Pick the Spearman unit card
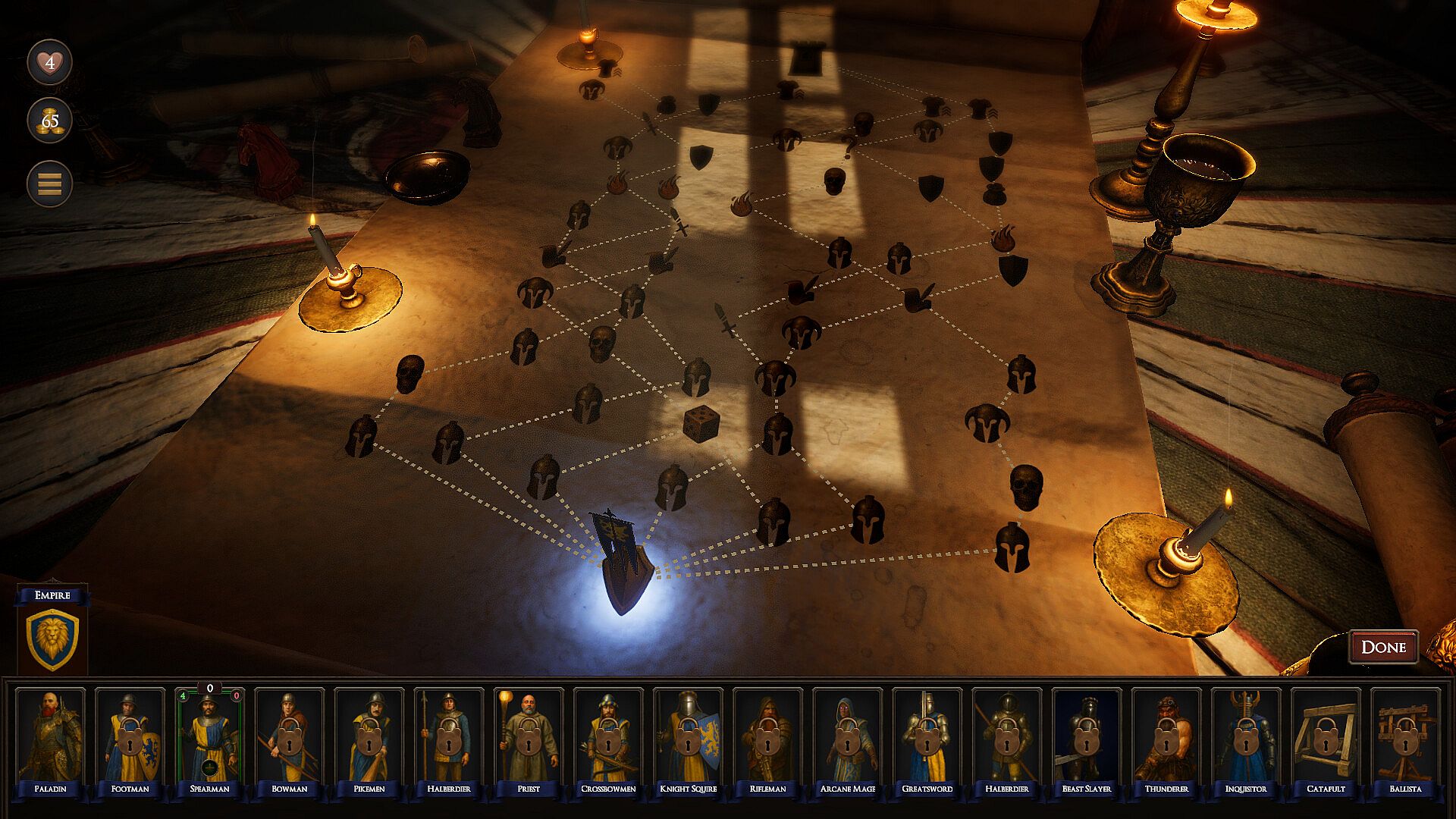The width and height of the screenshot is (1456, 819). pos(210,739)
